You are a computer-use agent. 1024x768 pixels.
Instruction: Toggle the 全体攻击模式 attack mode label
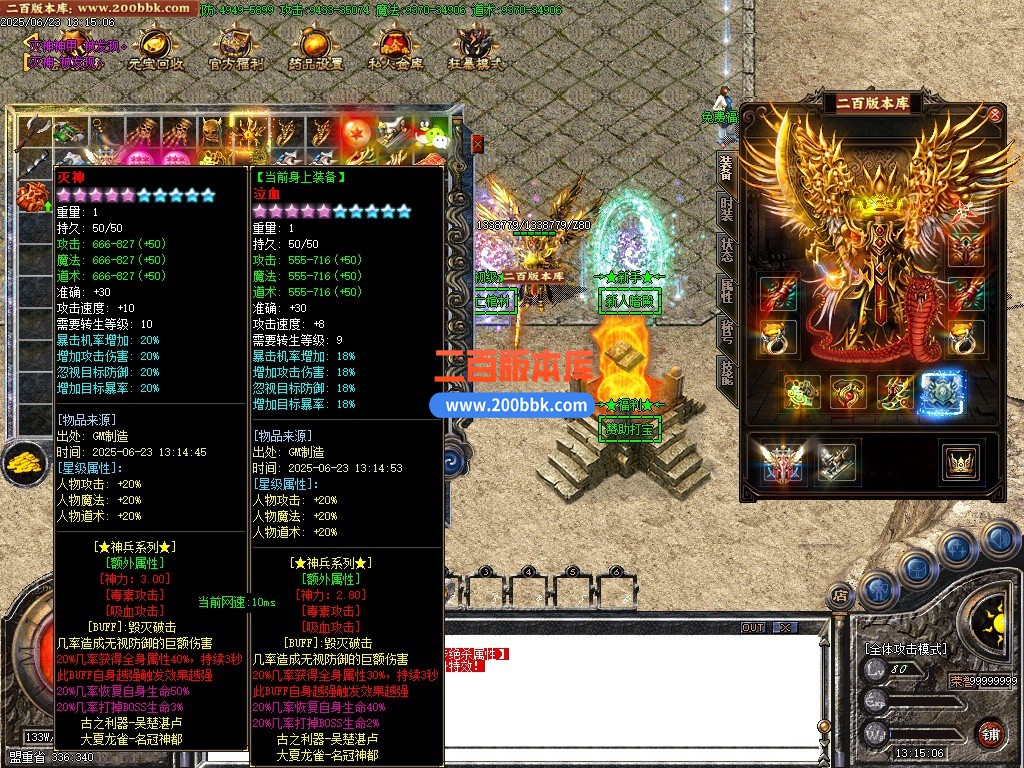(906, 649)
